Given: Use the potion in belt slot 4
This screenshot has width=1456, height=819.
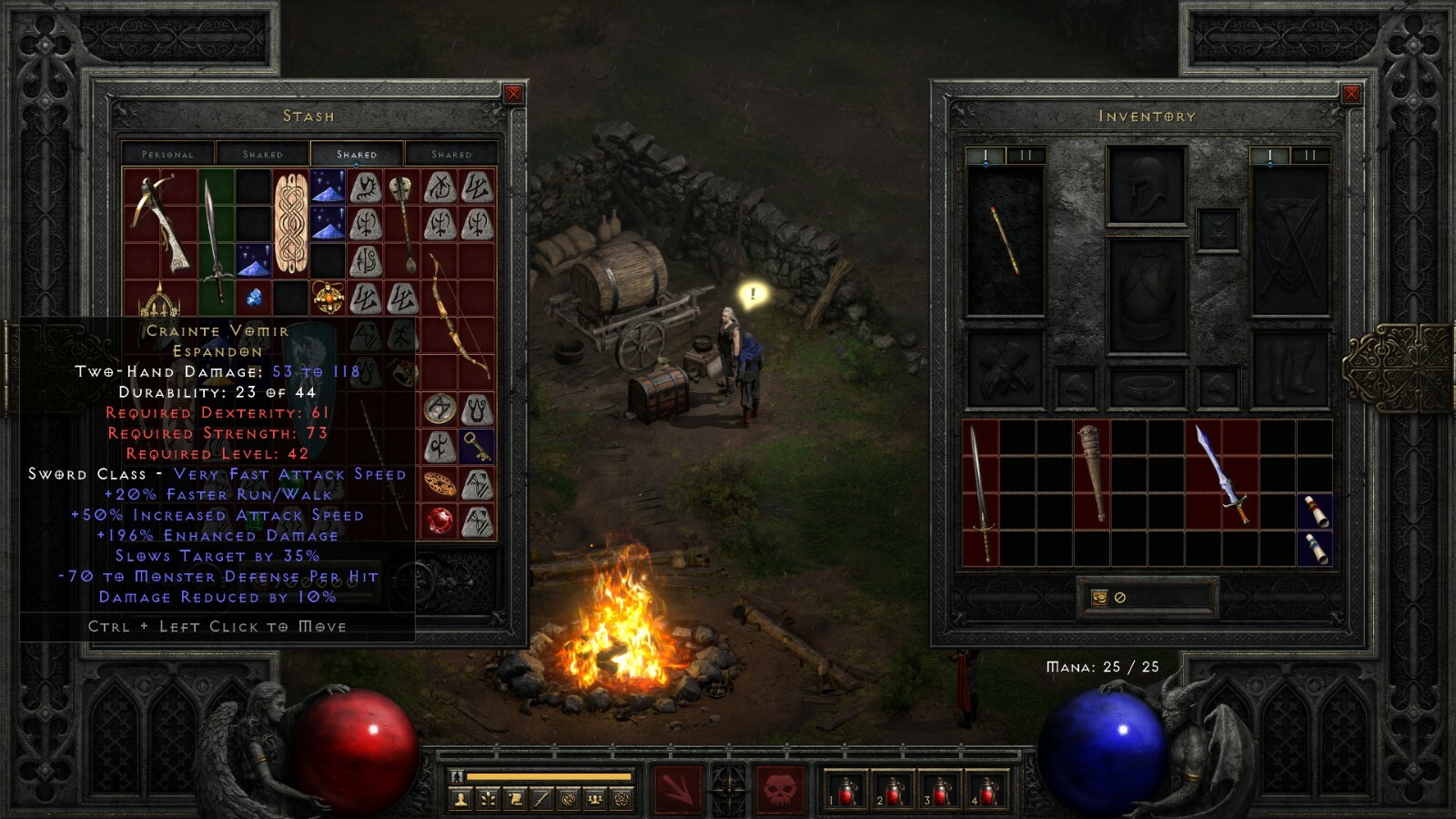Looking at the screenshot, I should pyautogui.click(x=988, y=790).
